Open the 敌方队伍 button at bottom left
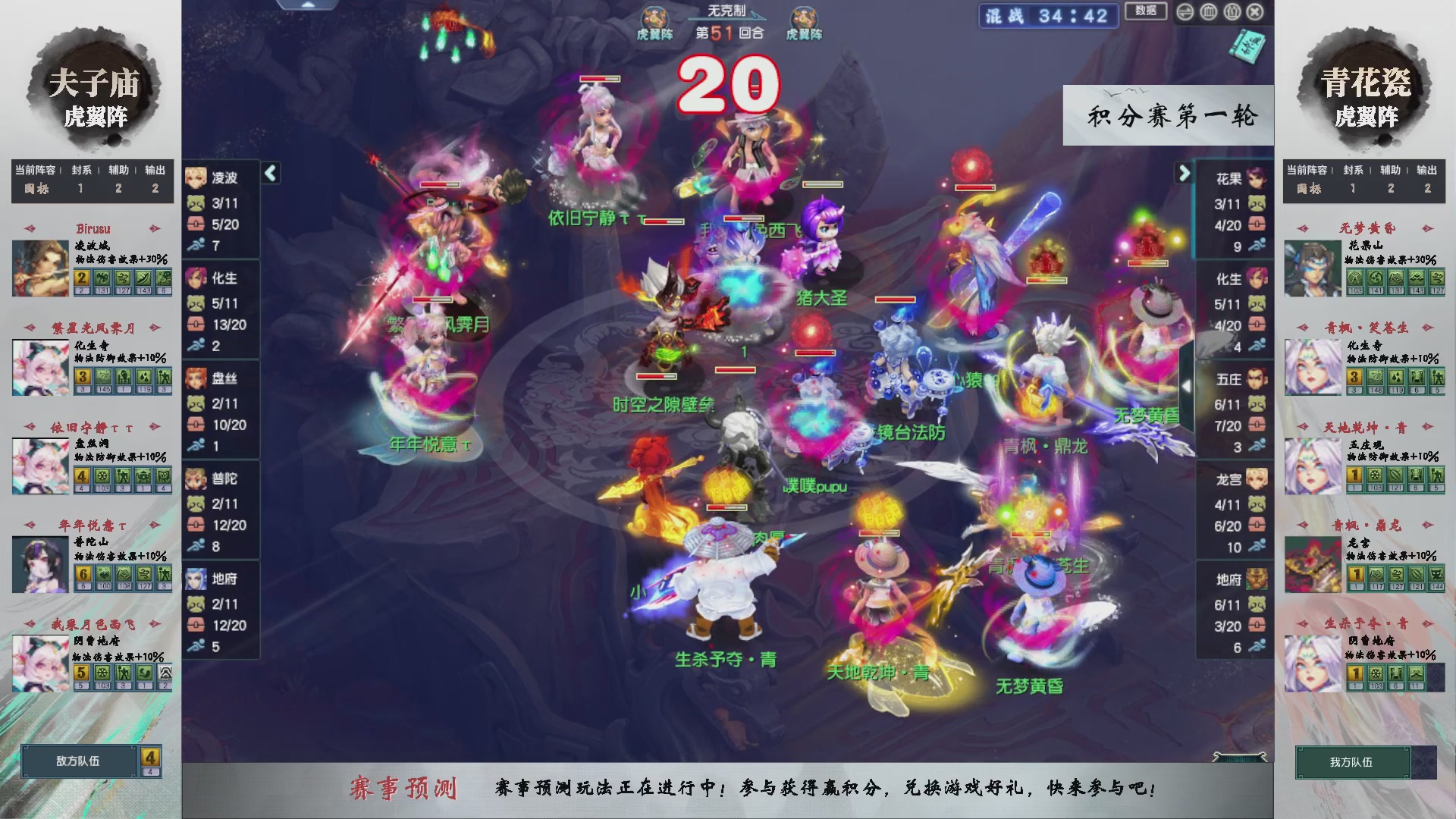Screen dimensions: 1456x819 [80, 762]
